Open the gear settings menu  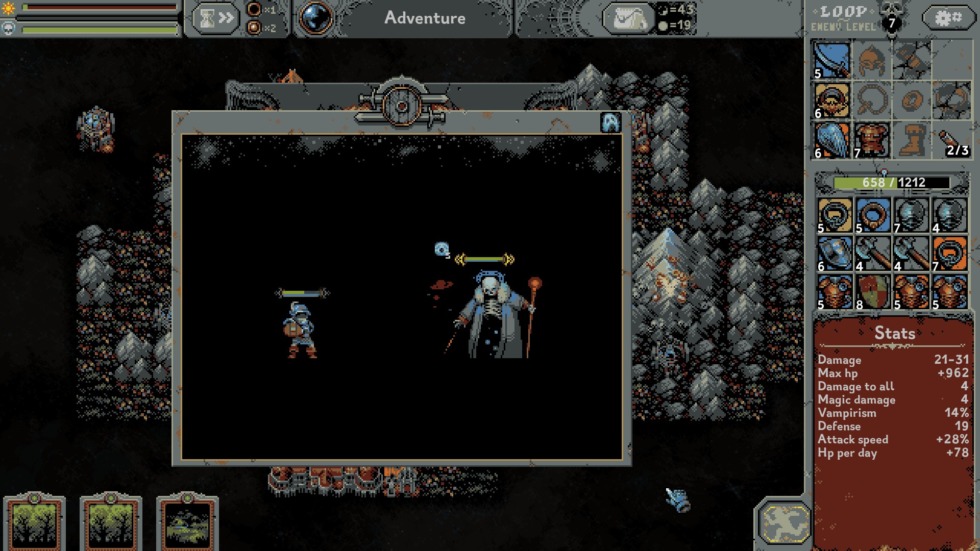[x=947, y=17]
